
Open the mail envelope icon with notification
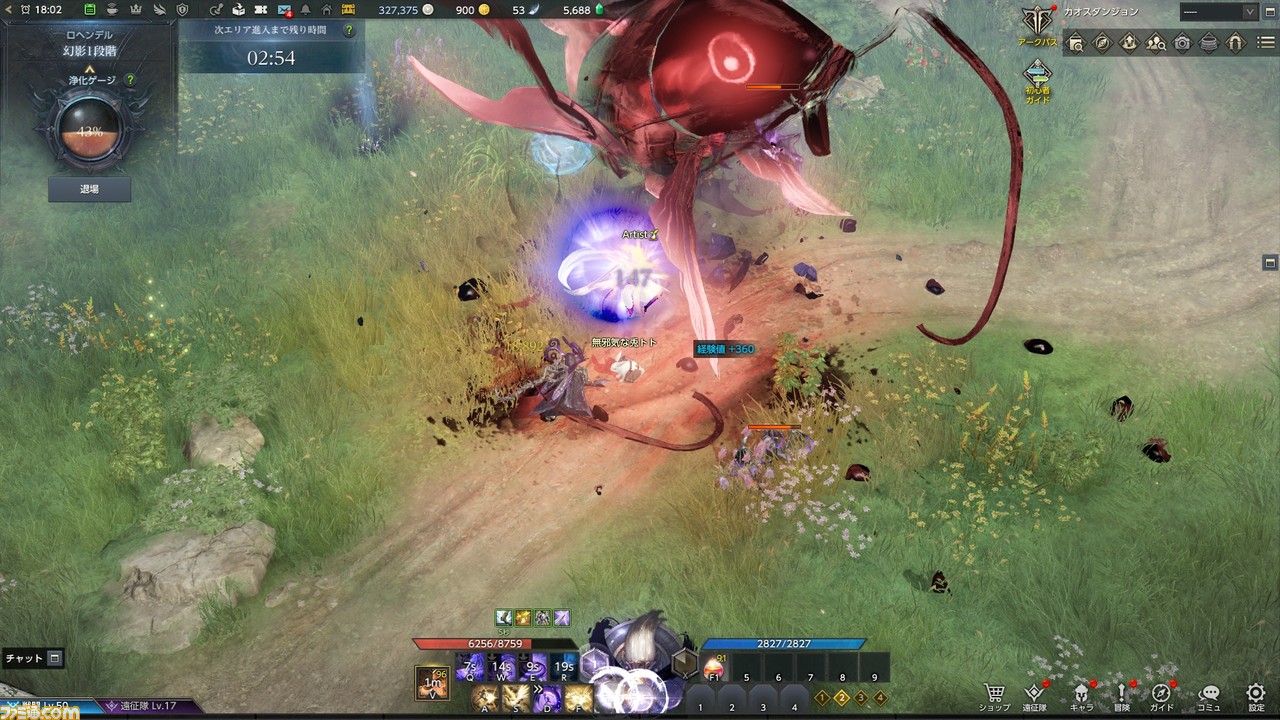click(285, 10)
